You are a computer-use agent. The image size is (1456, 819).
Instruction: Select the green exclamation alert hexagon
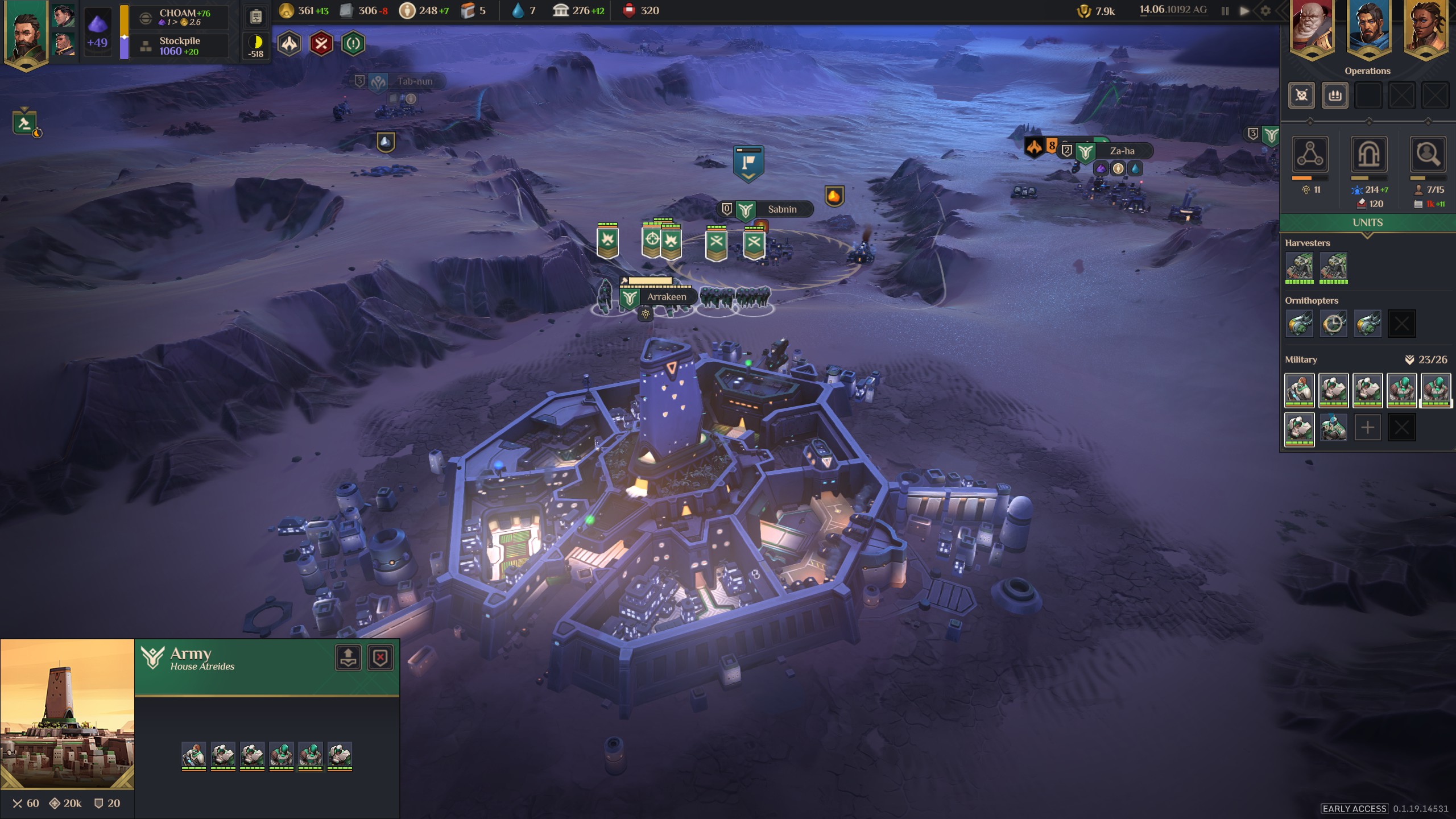(353, 44)
